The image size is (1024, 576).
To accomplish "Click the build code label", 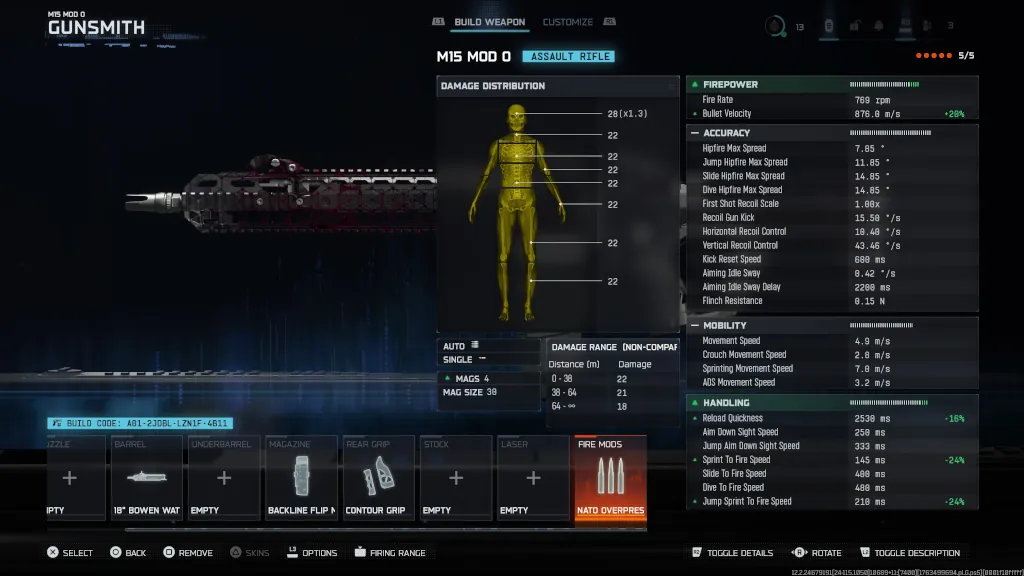I will pos(140,423).
